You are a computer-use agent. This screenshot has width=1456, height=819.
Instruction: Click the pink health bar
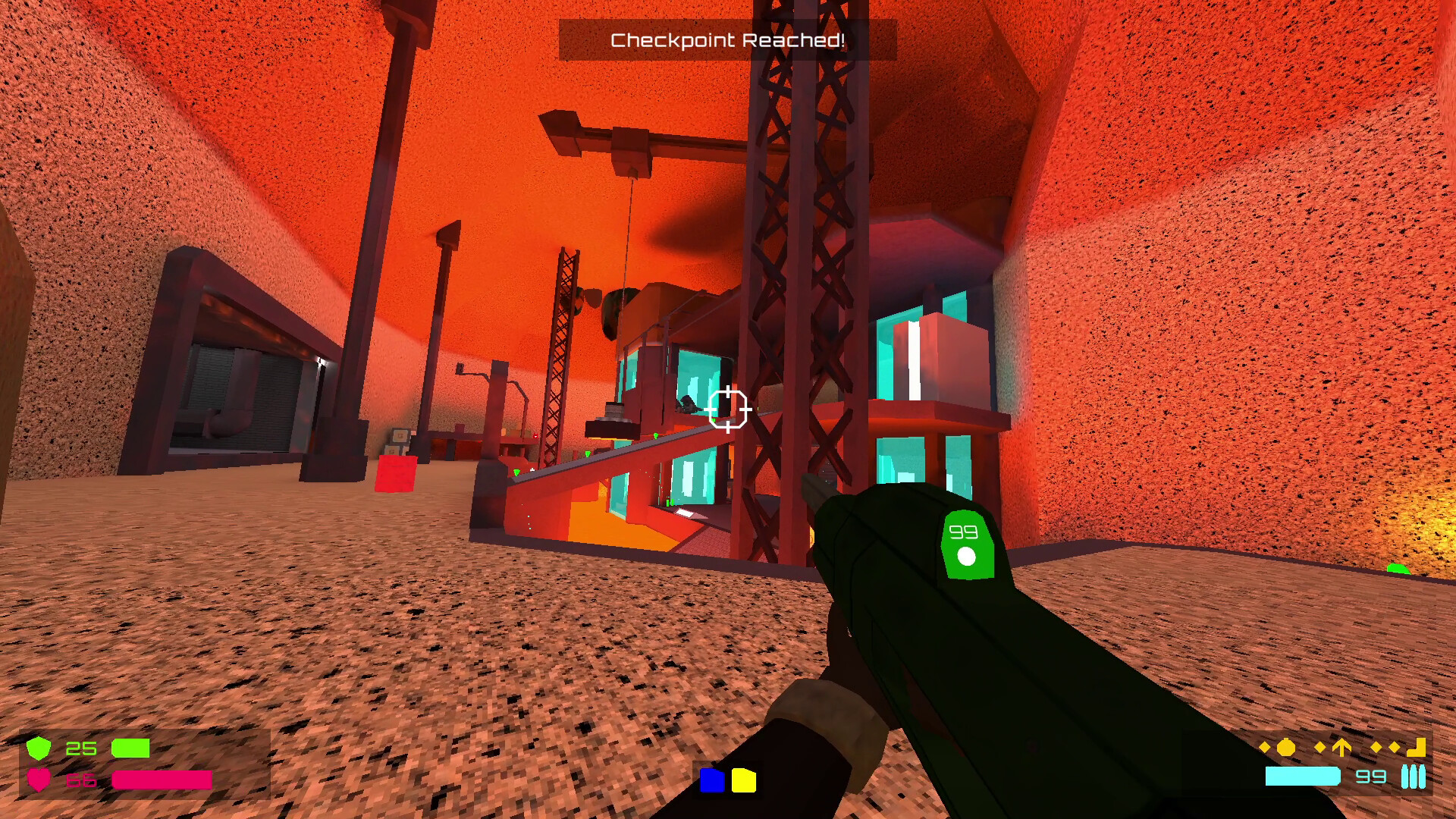coord(162,780)
